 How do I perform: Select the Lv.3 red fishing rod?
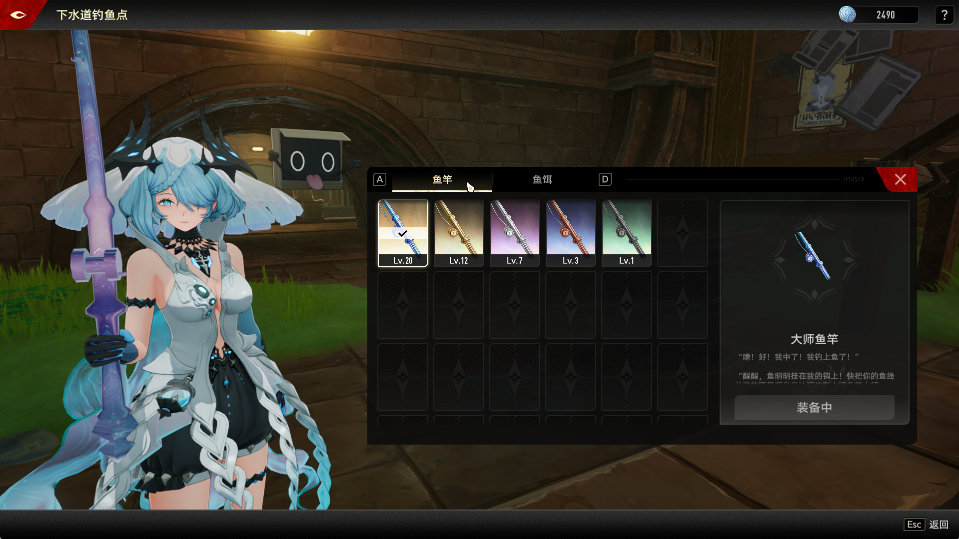[x=571, y=233]
